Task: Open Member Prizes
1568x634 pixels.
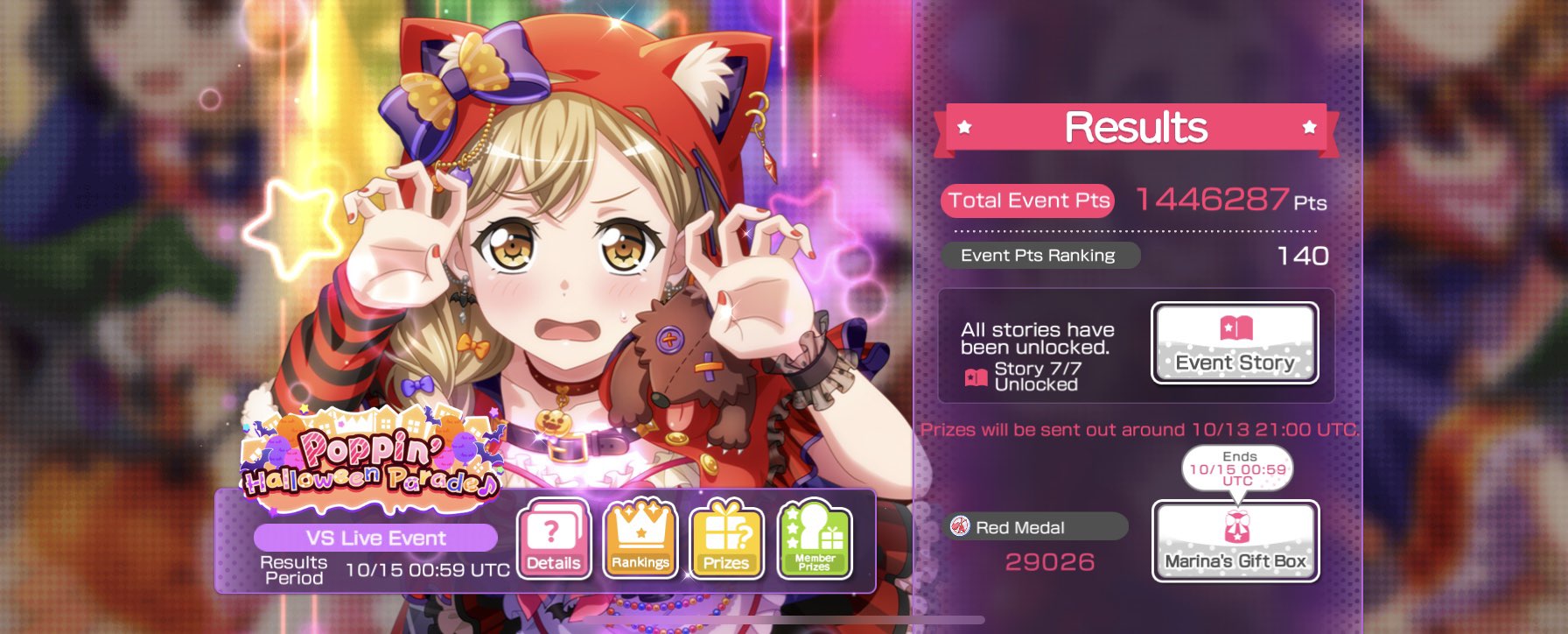Action: [x=814, y=540]
